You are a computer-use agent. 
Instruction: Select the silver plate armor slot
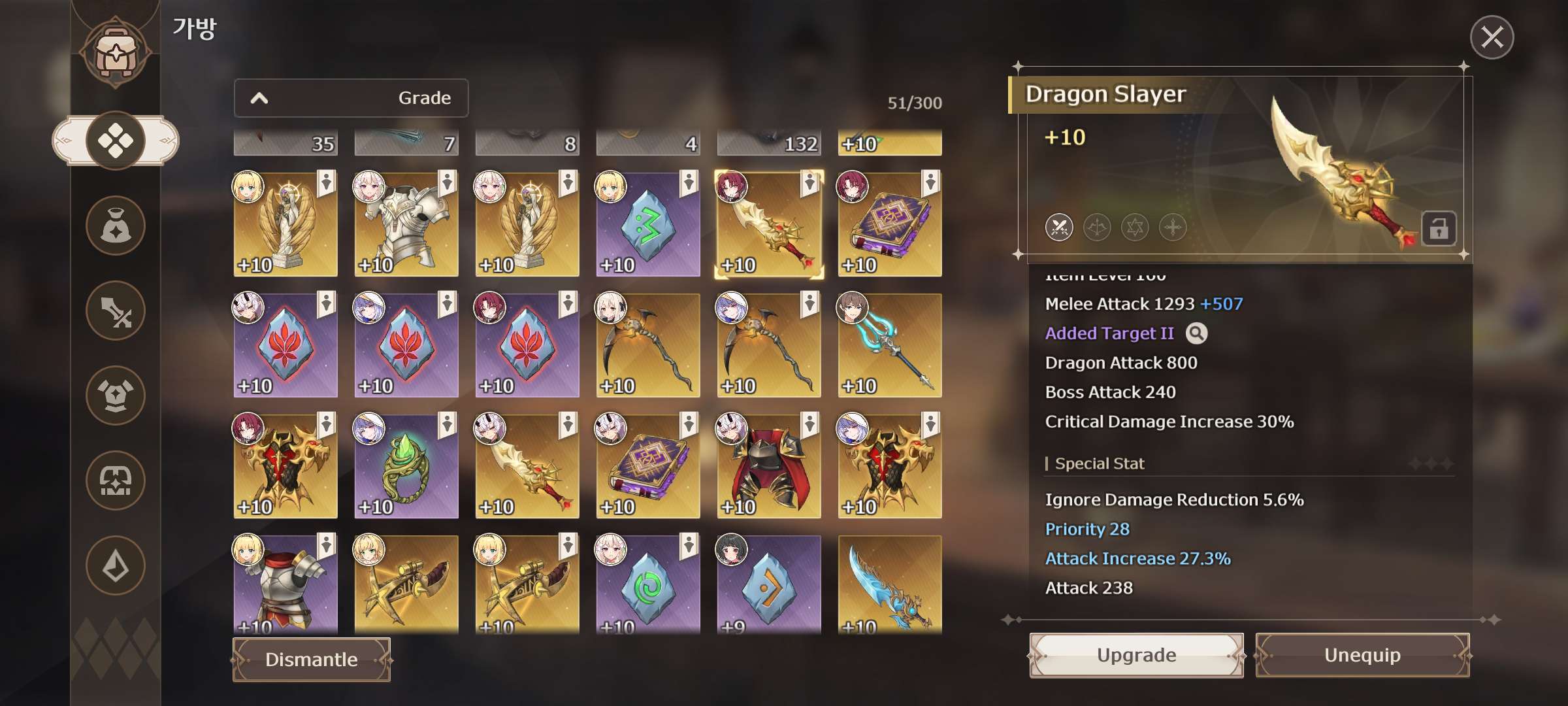coord(406,224)
